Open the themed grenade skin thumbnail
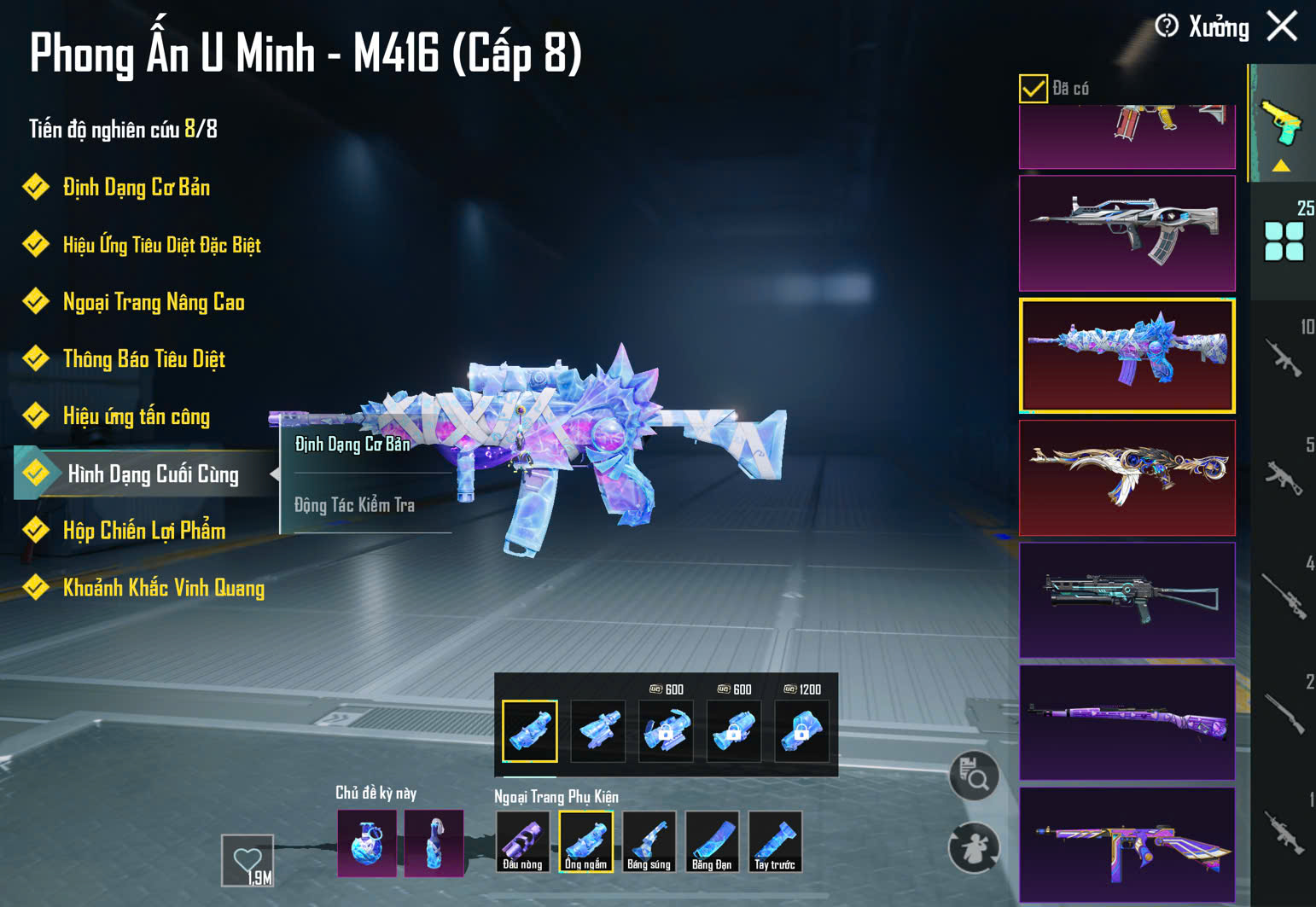 (x=367, y=843)
